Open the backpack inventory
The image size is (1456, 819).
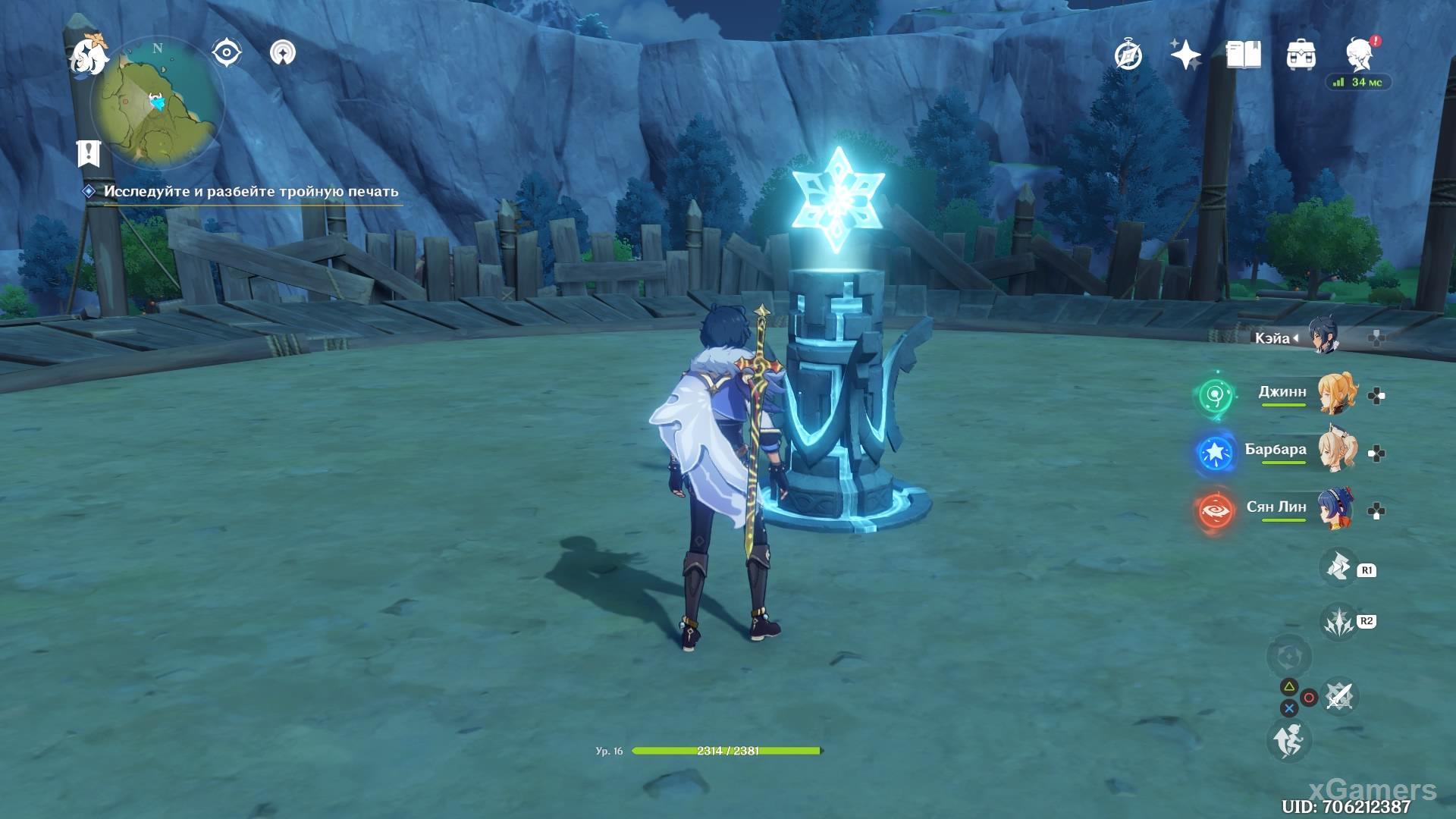(1301, 55)
